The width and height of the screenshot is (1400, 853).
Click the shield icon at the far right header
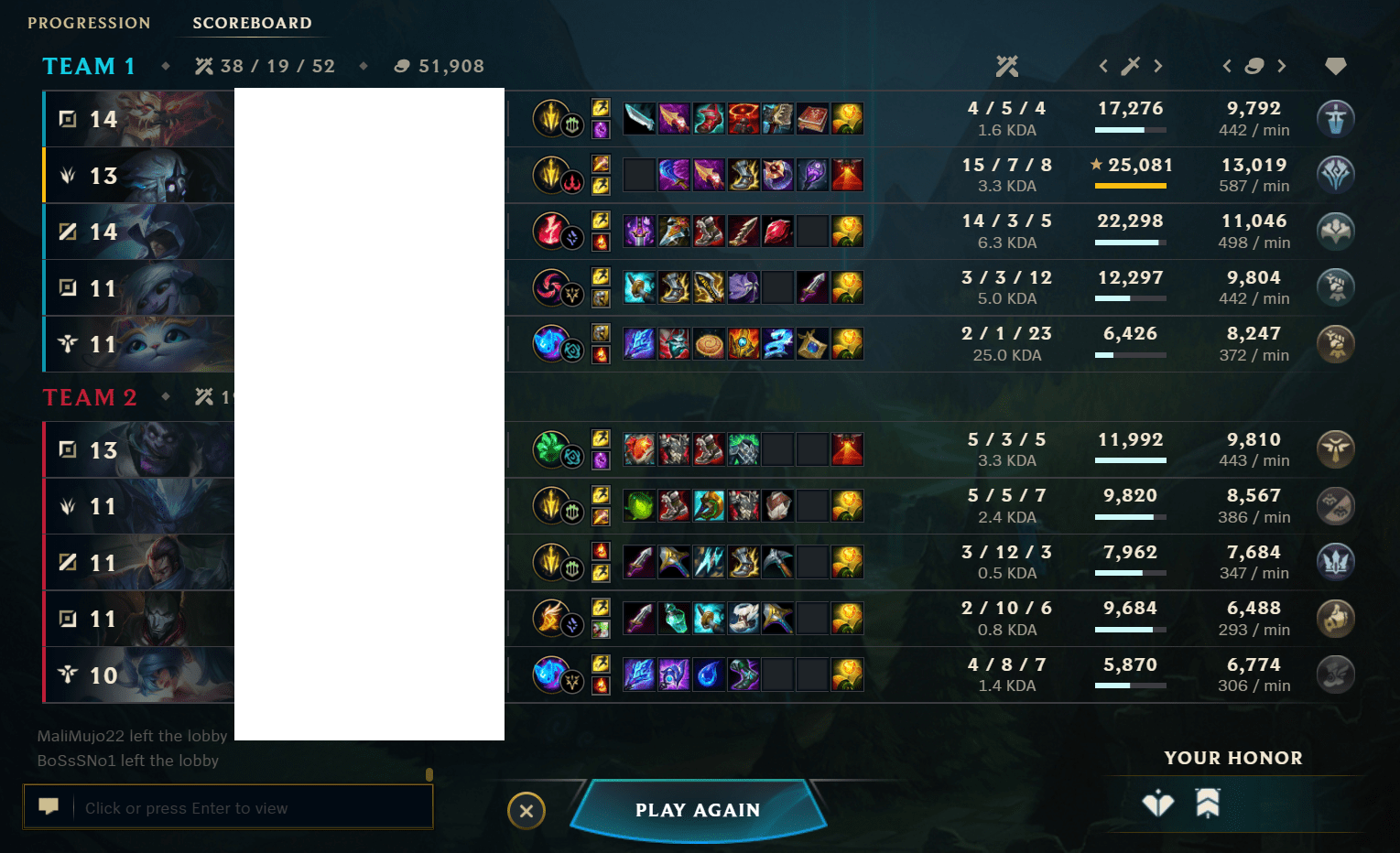pyautogui.click(x=1335, y=66)
